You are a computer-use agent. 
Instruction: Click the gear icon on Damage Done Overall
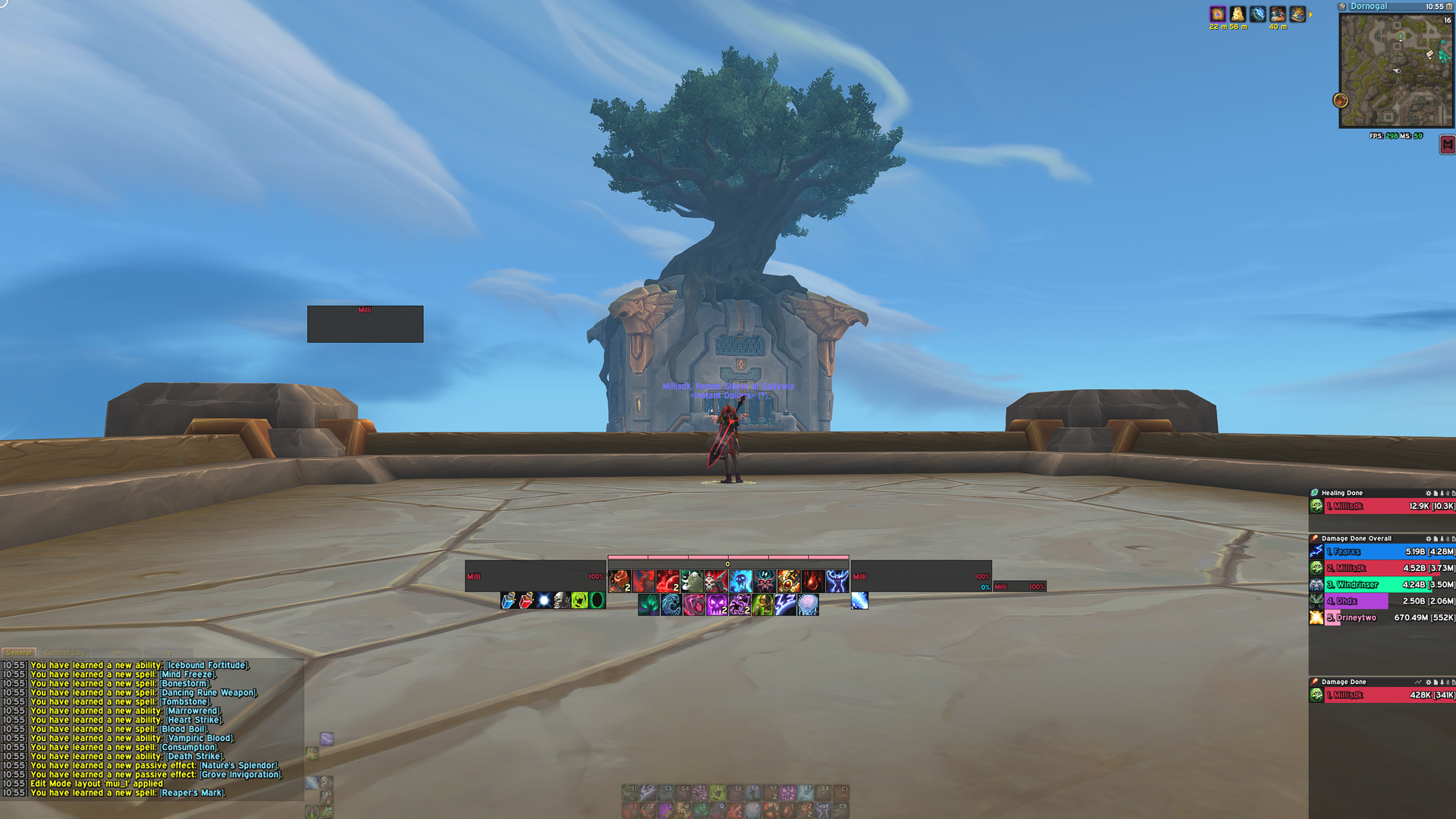point(1429,539)
